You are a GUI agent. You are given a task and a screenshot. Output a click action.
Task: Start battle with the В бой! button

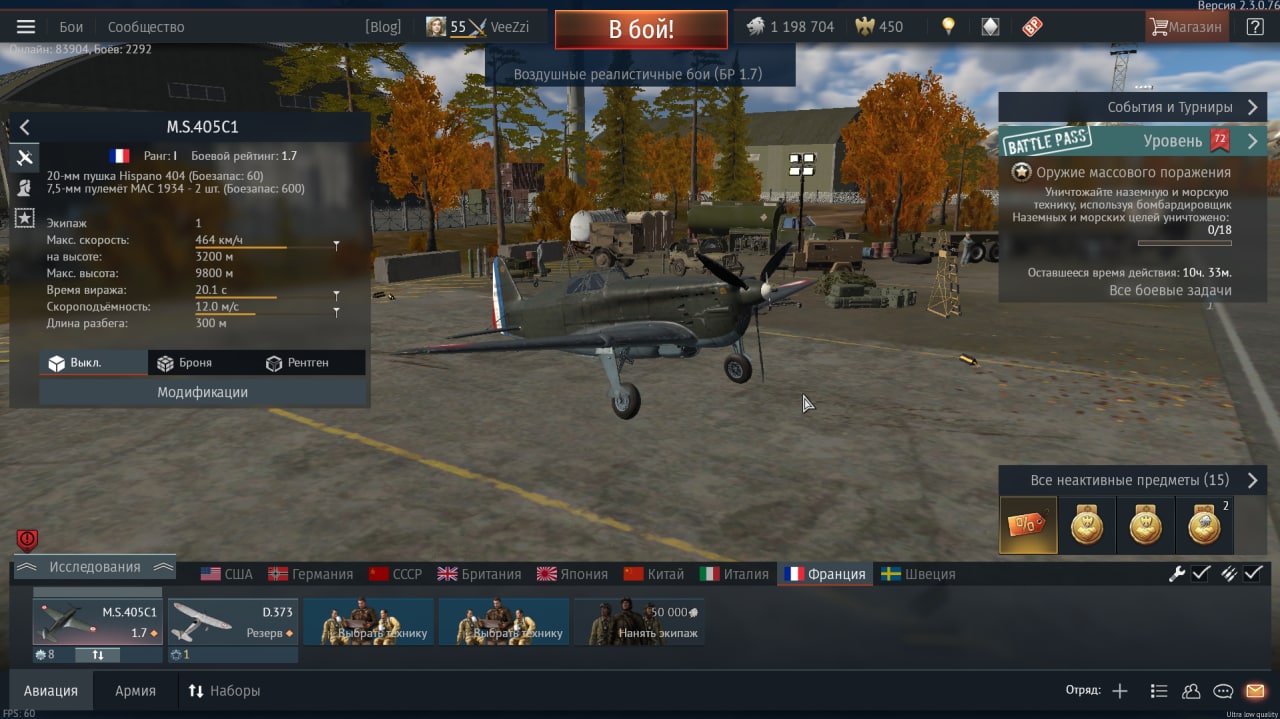pos(641,29)
